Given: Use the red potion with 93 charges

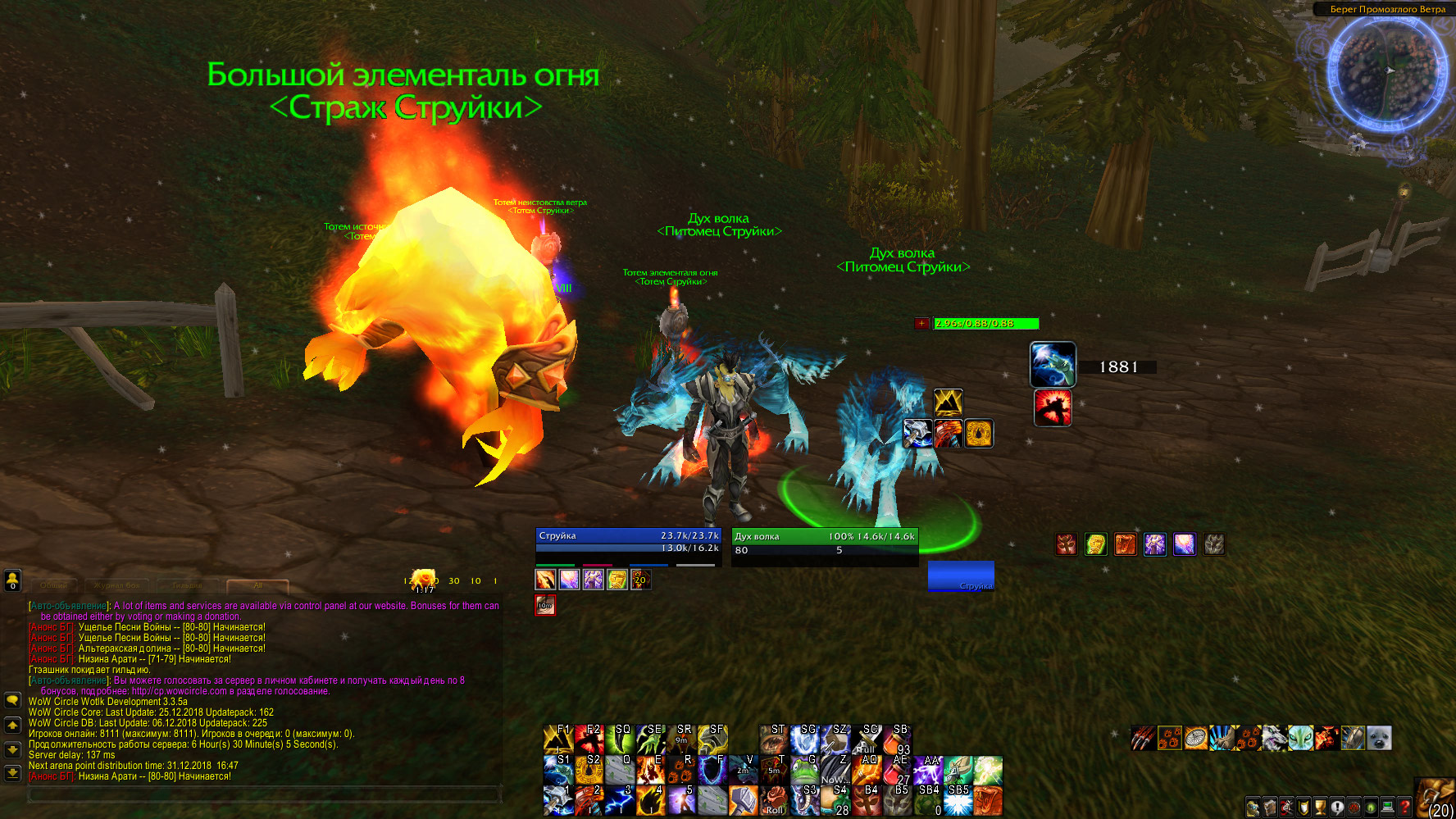Looking at the screenshot, I should point(897,739).
